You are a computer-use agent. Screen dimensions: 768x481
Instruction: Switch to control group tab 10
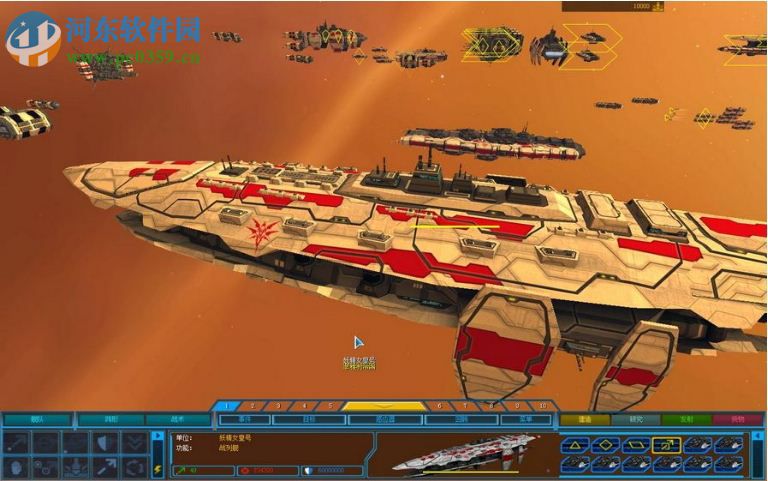542,406
